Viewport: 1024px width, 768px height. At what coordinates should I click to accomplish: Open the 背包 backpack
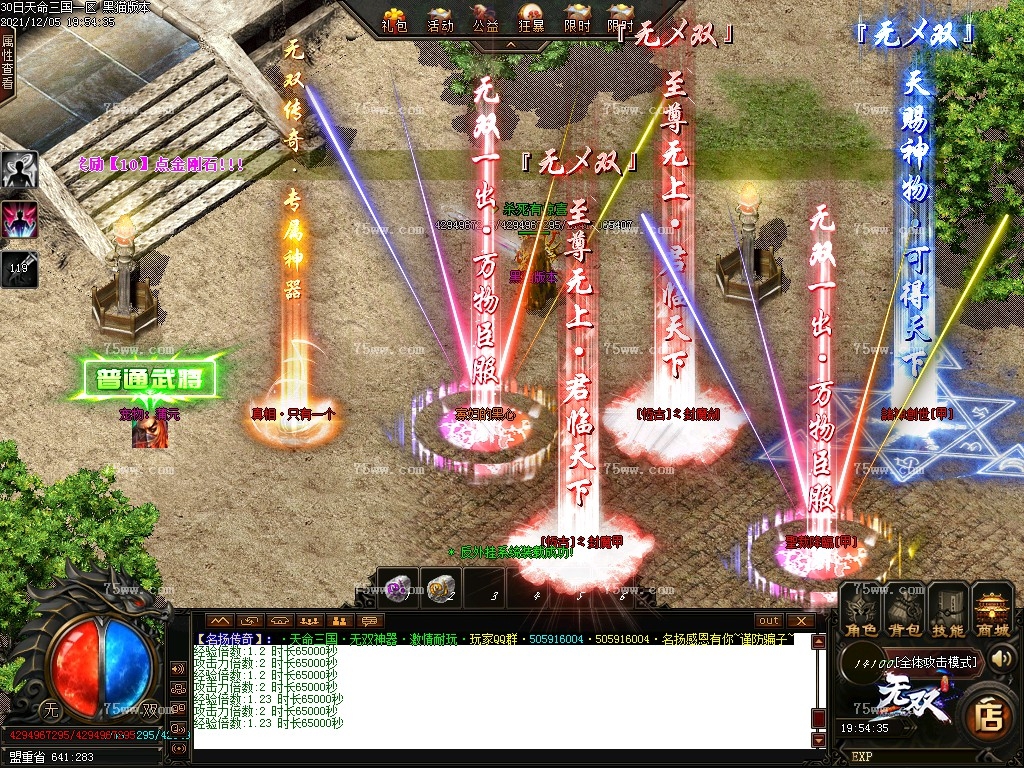(x=905, y=611)
